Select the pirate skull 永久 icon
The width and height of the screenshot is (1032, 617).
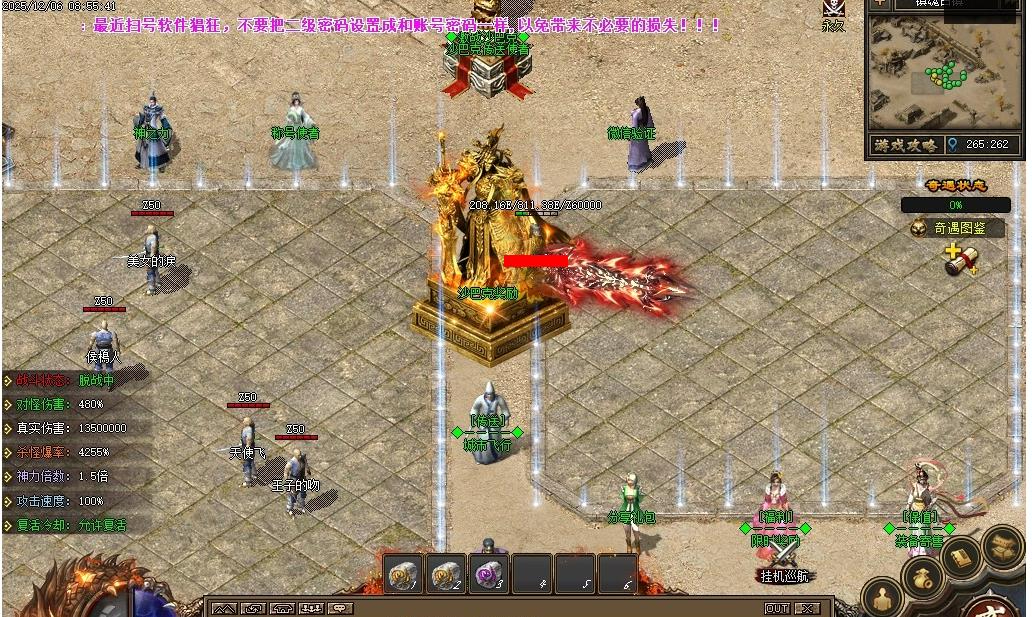[833, 11]
